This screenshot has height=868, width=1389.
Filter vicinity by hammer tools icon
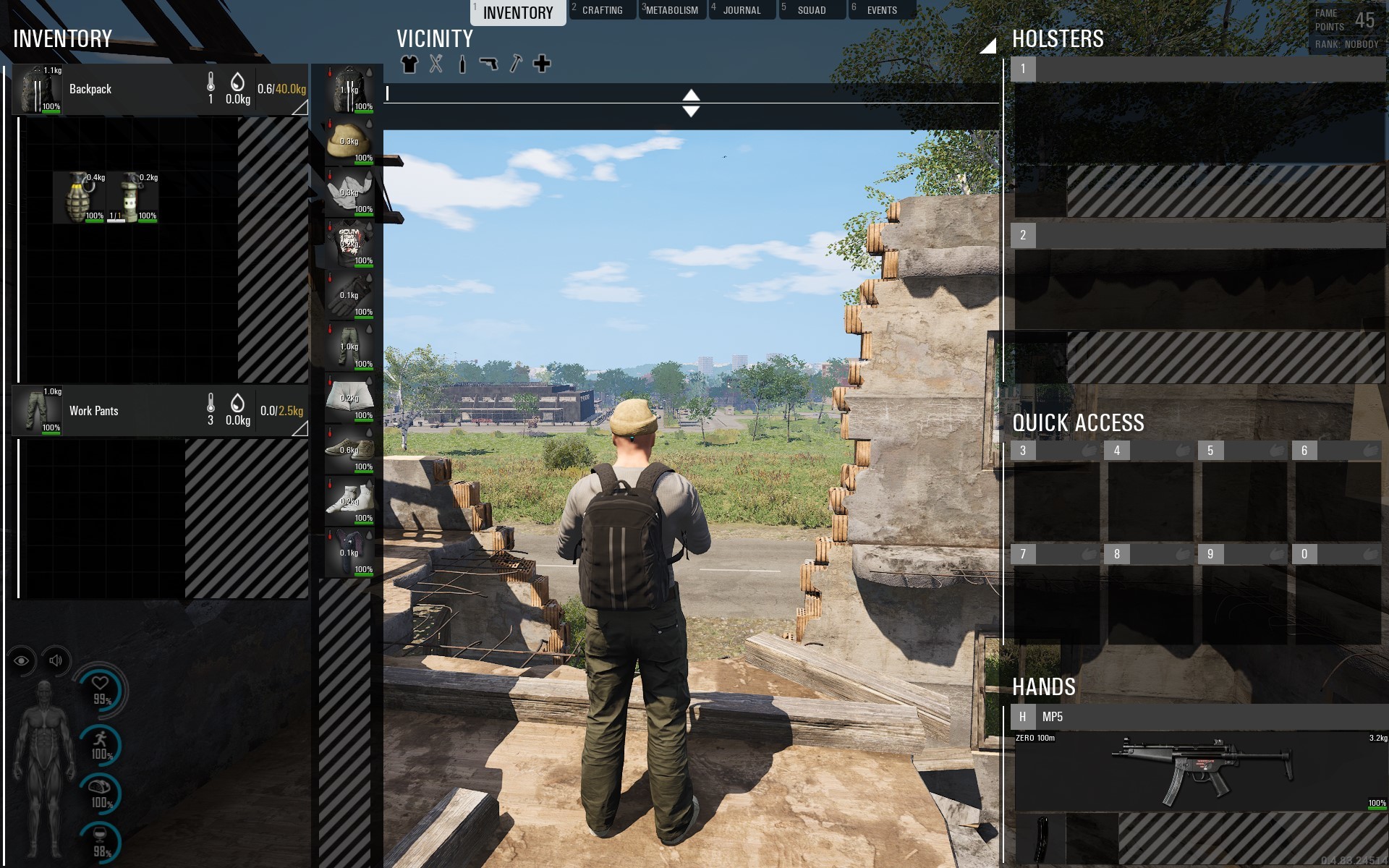[x=516, y=64]
